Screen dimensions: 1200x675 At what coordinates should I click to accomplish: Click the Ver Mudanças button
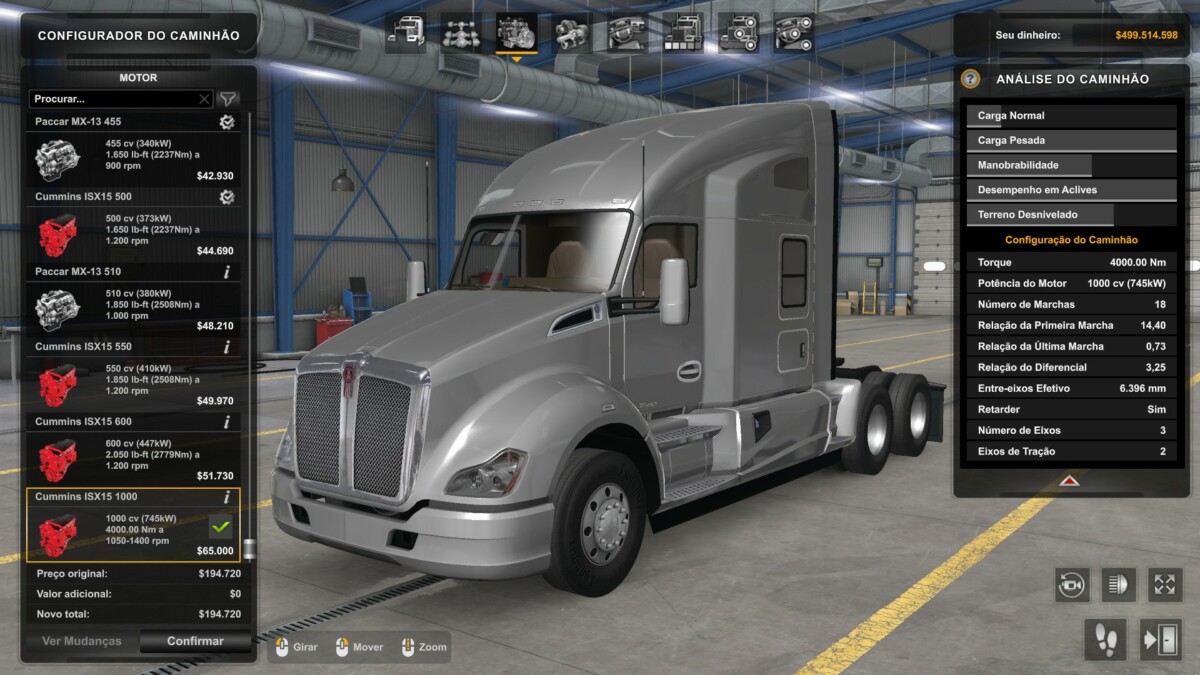click(81, 641)
